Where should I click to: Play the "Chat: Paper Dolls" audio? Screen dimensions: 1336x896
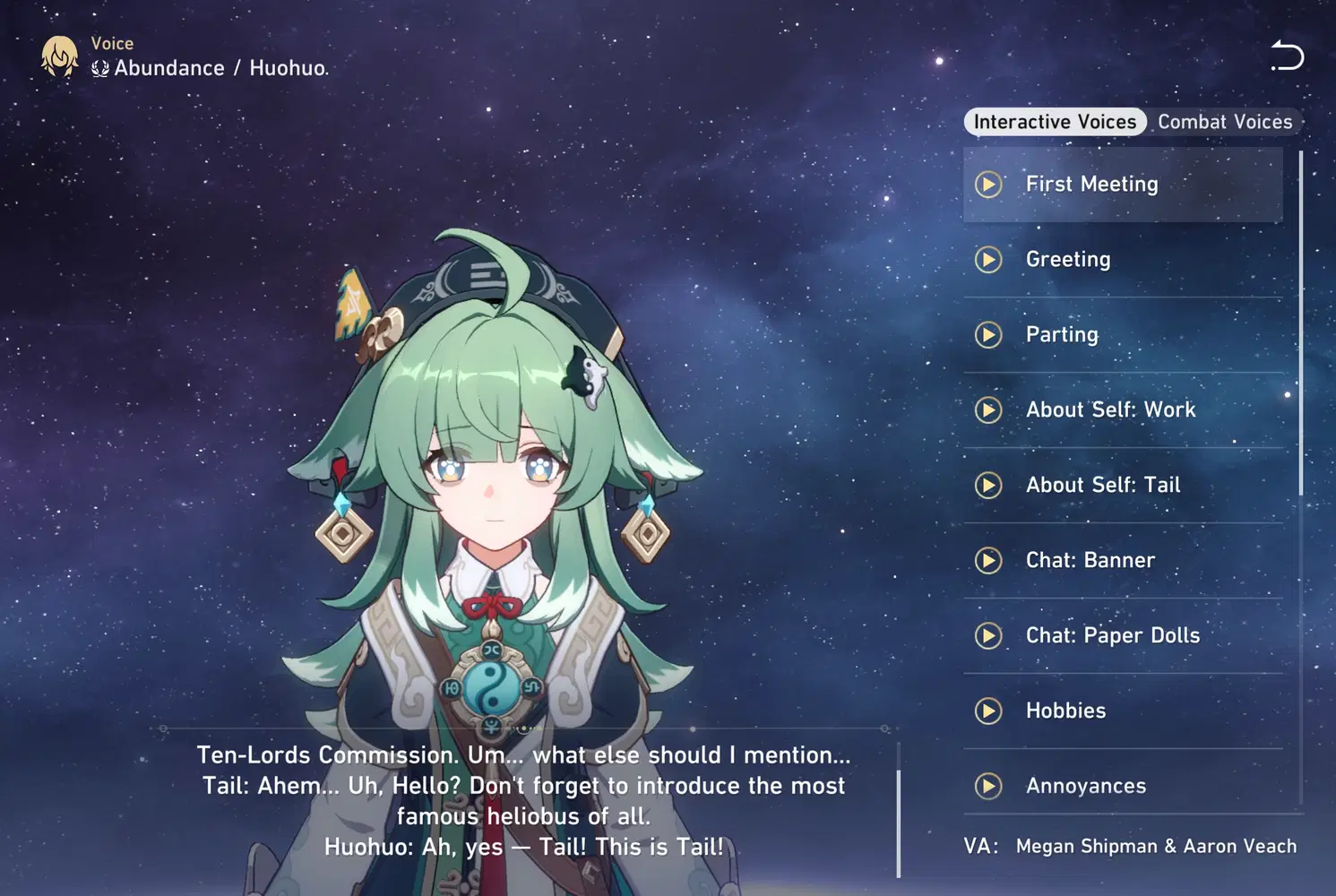(988, 635)
